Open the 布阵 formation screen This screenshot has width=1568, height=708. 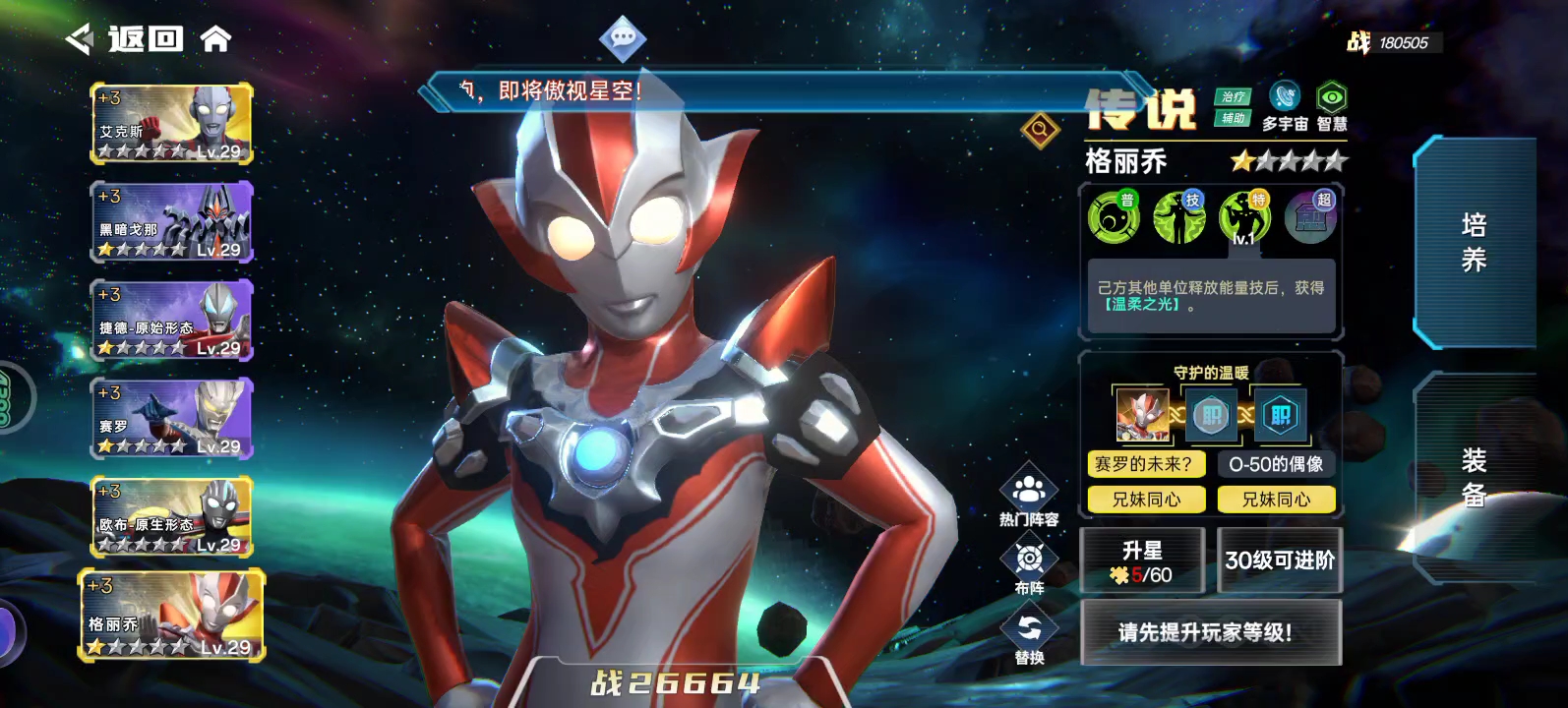pos(1029,567)
